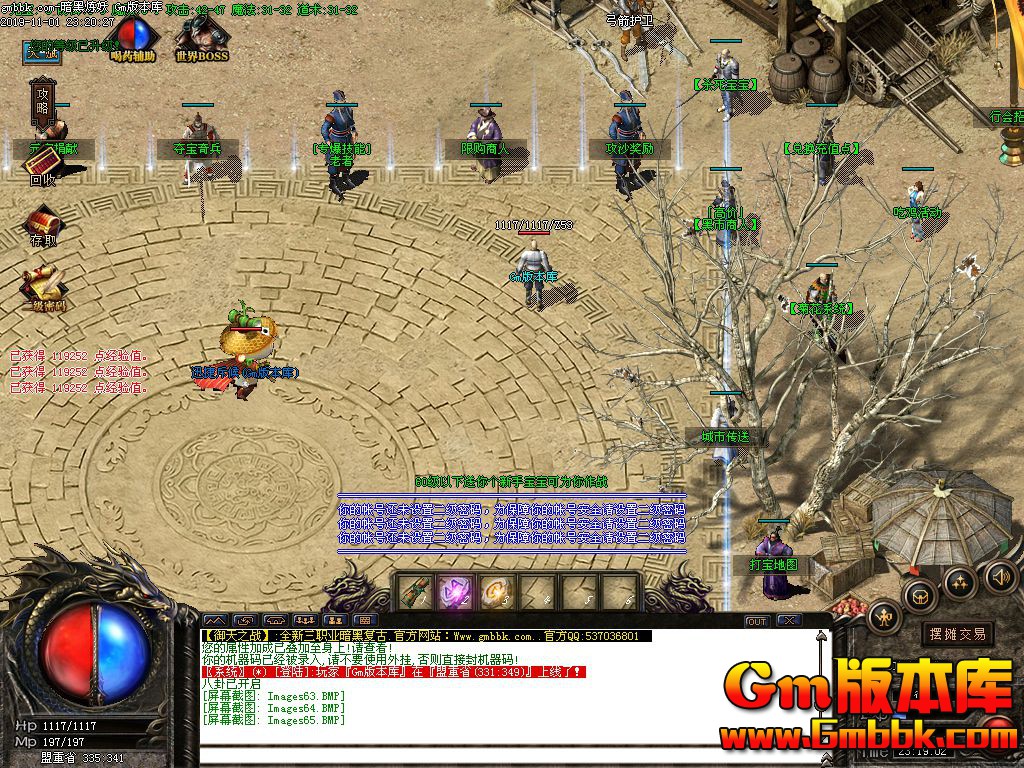
Task: Open the 世界BOSS menu
Action: point(202,39)
